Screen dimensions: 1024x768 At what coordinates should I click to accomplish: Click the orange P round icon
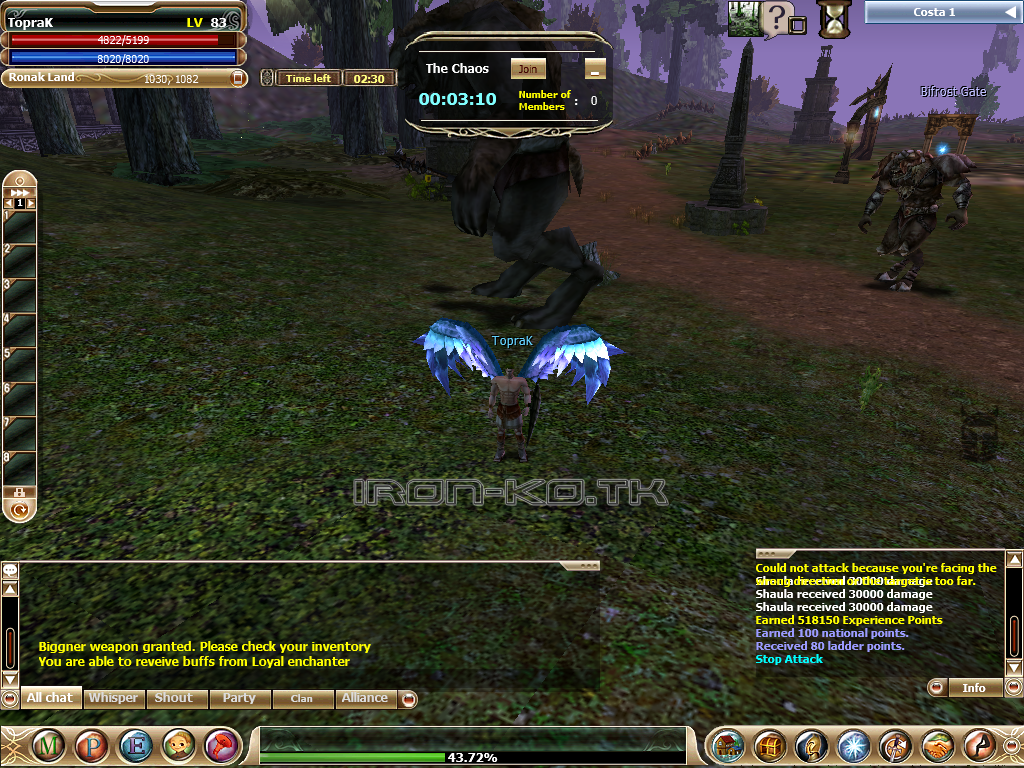tap(92, 746)
